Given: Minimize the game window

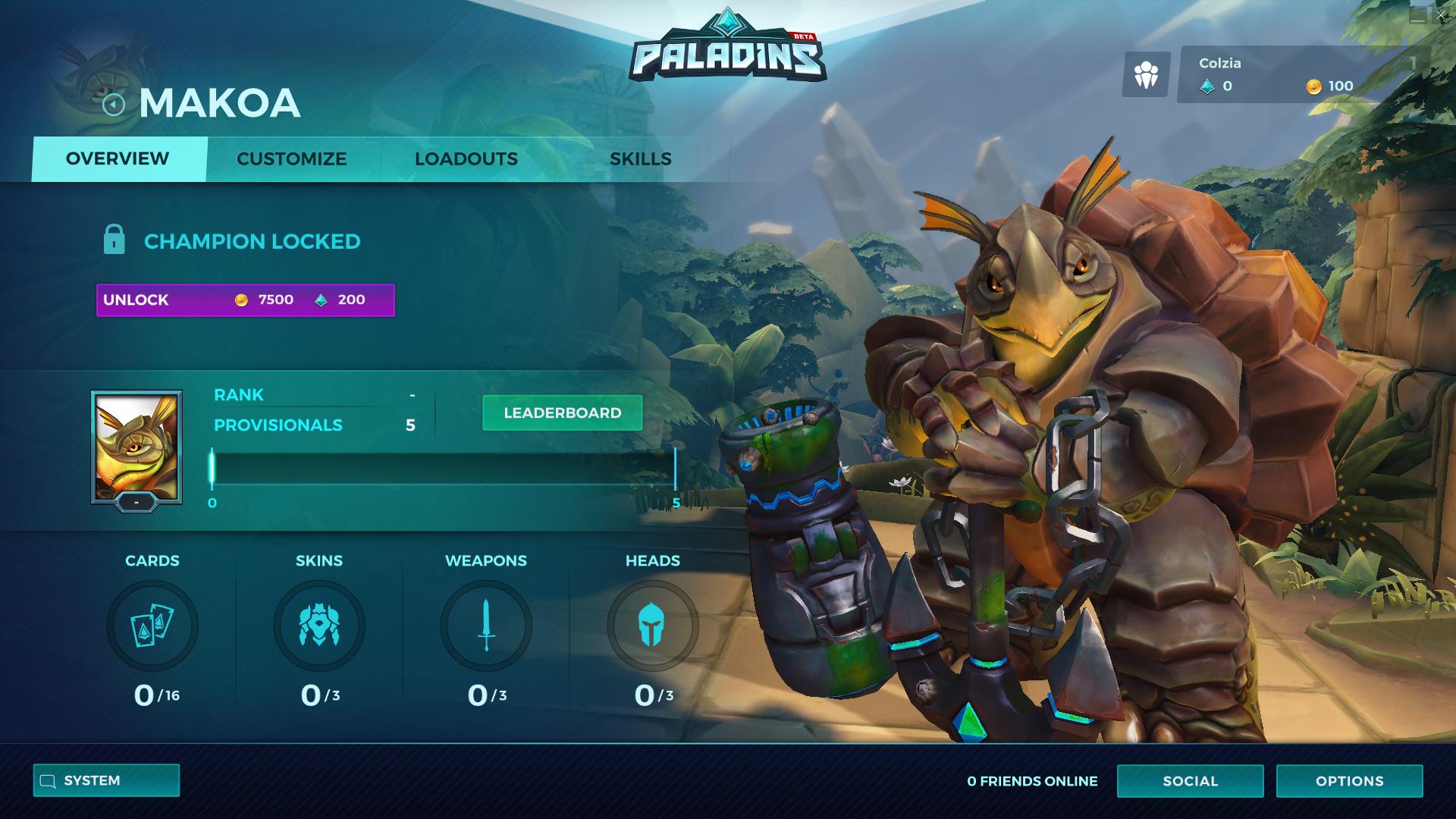Looking at the screenshot, I should tap(1418, 15).
